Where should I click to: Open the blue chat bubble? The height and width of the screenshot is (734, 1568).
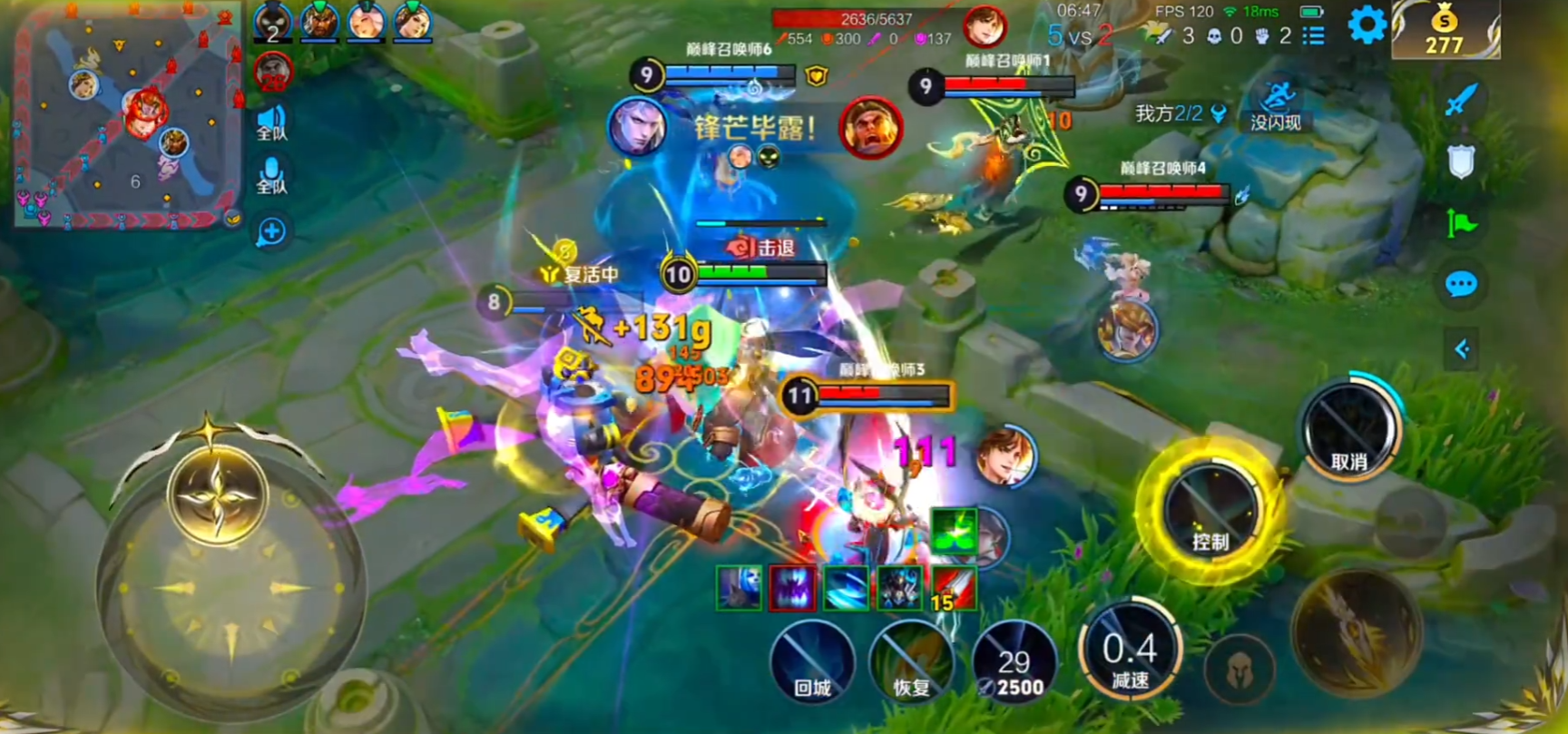[1460, 285]
